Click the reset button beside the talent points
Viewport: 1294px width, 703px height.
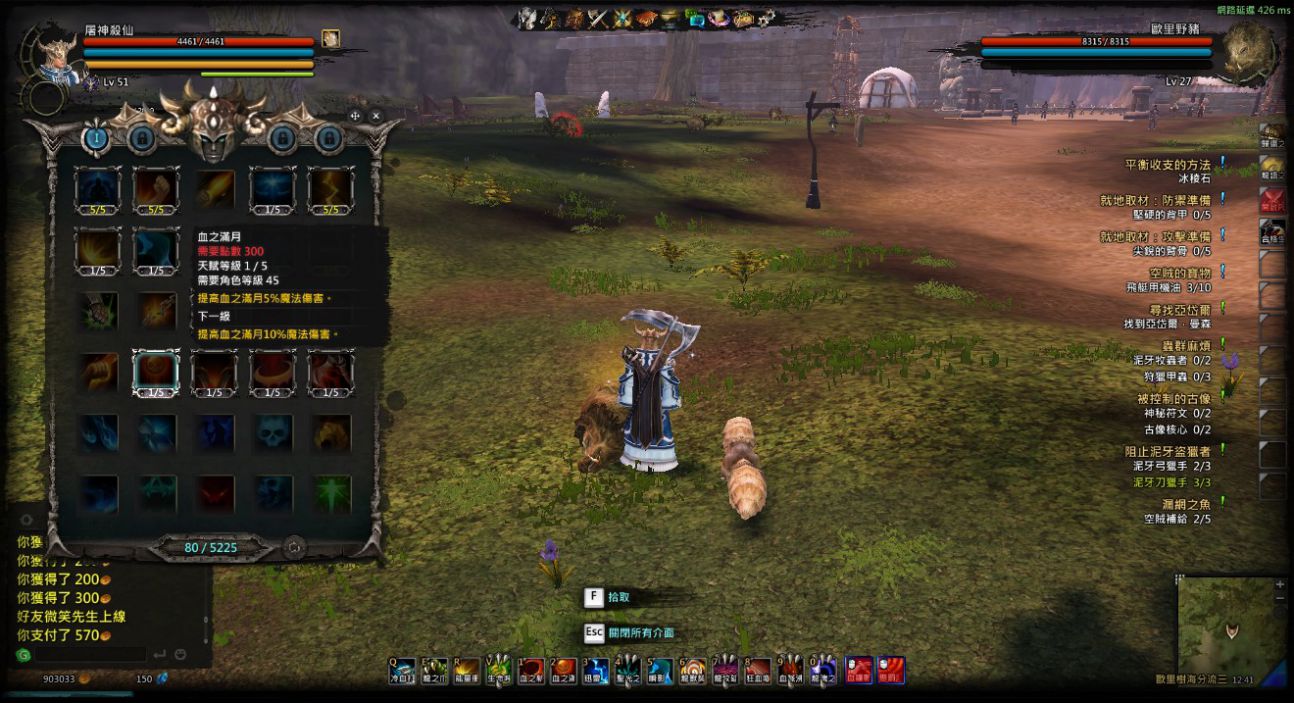(x=294, y=547)
